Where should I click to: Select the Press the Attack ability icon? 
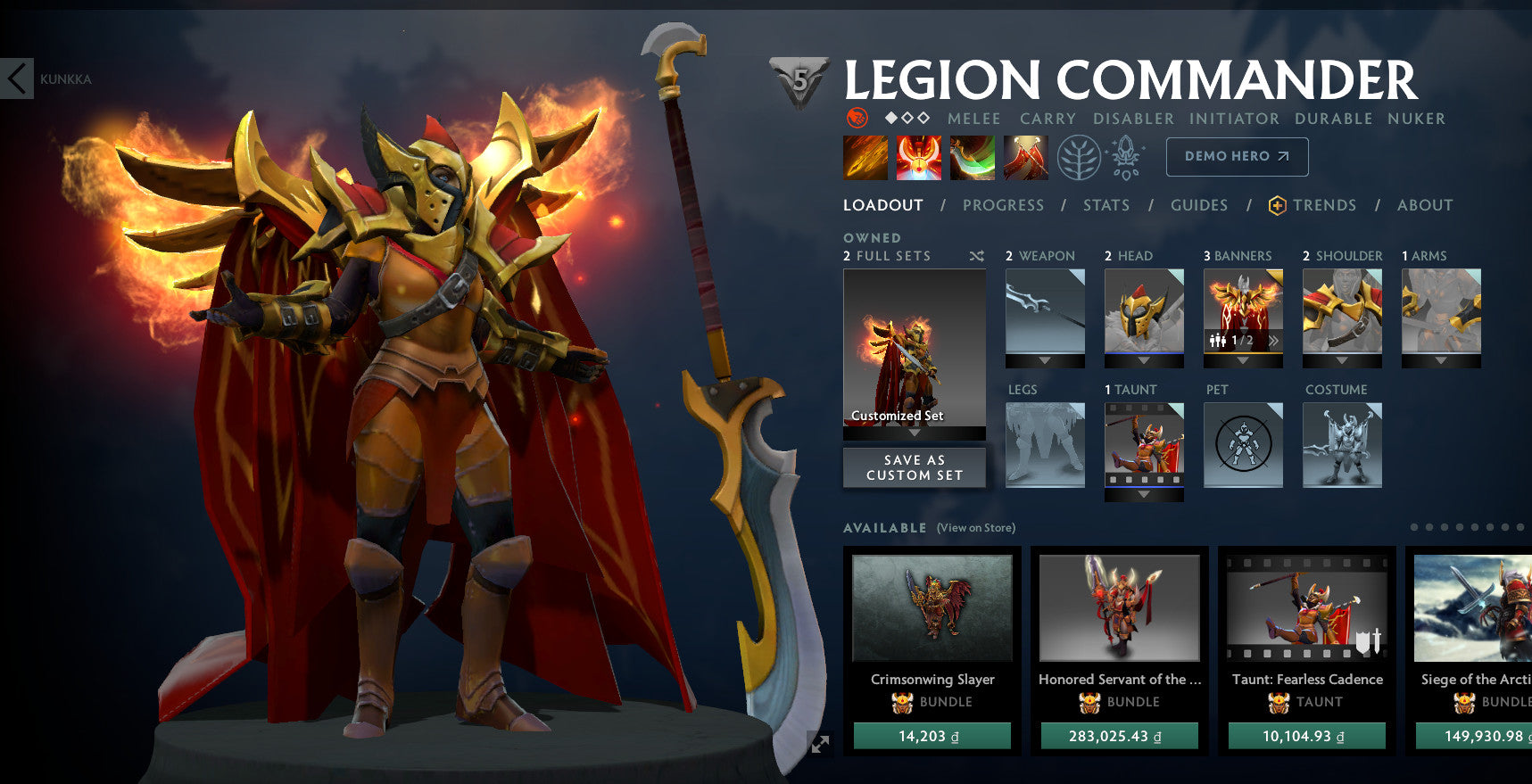tap(917, 157)
